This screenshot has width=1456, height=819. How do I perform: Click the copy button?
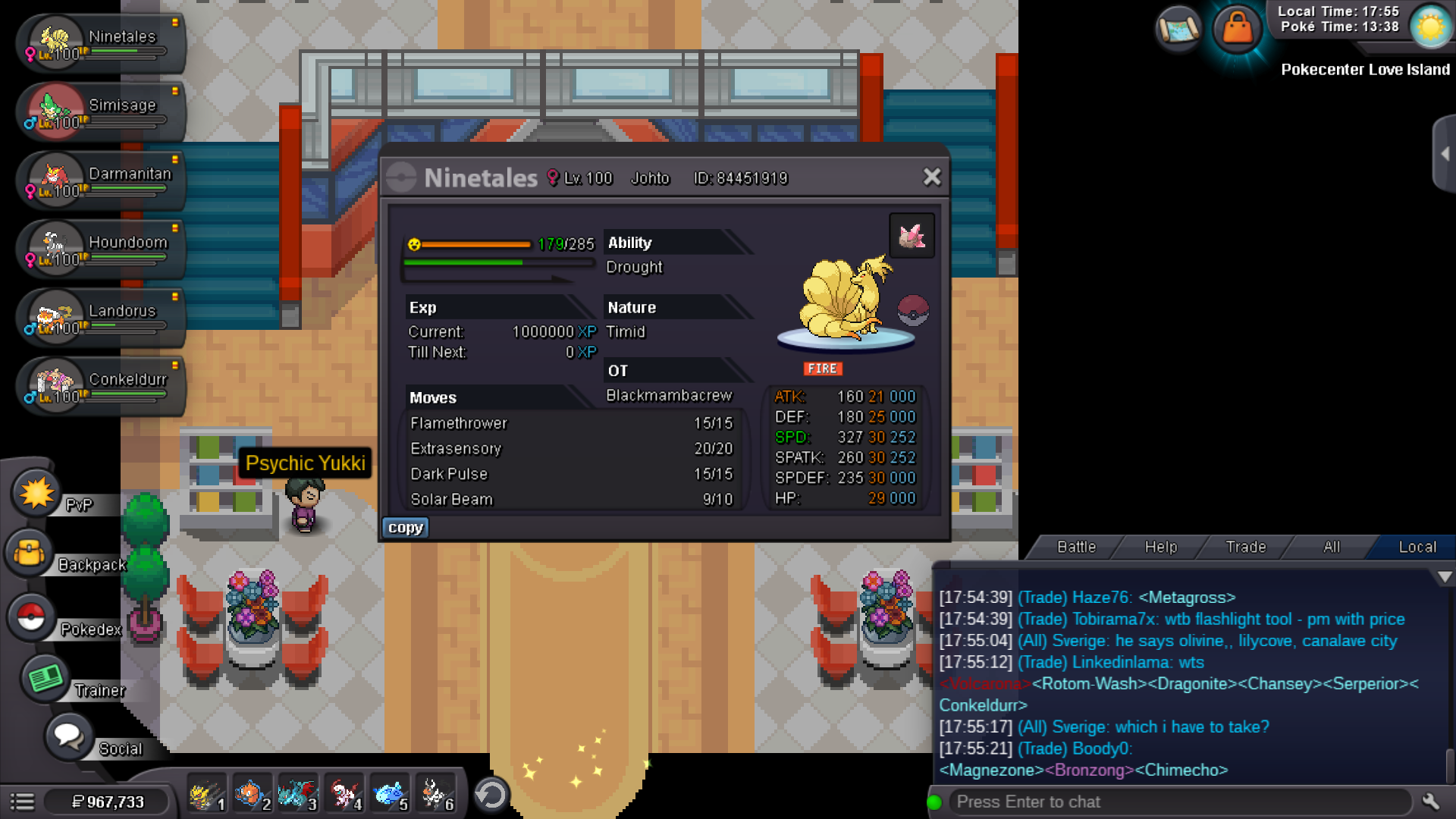(405, 528)
